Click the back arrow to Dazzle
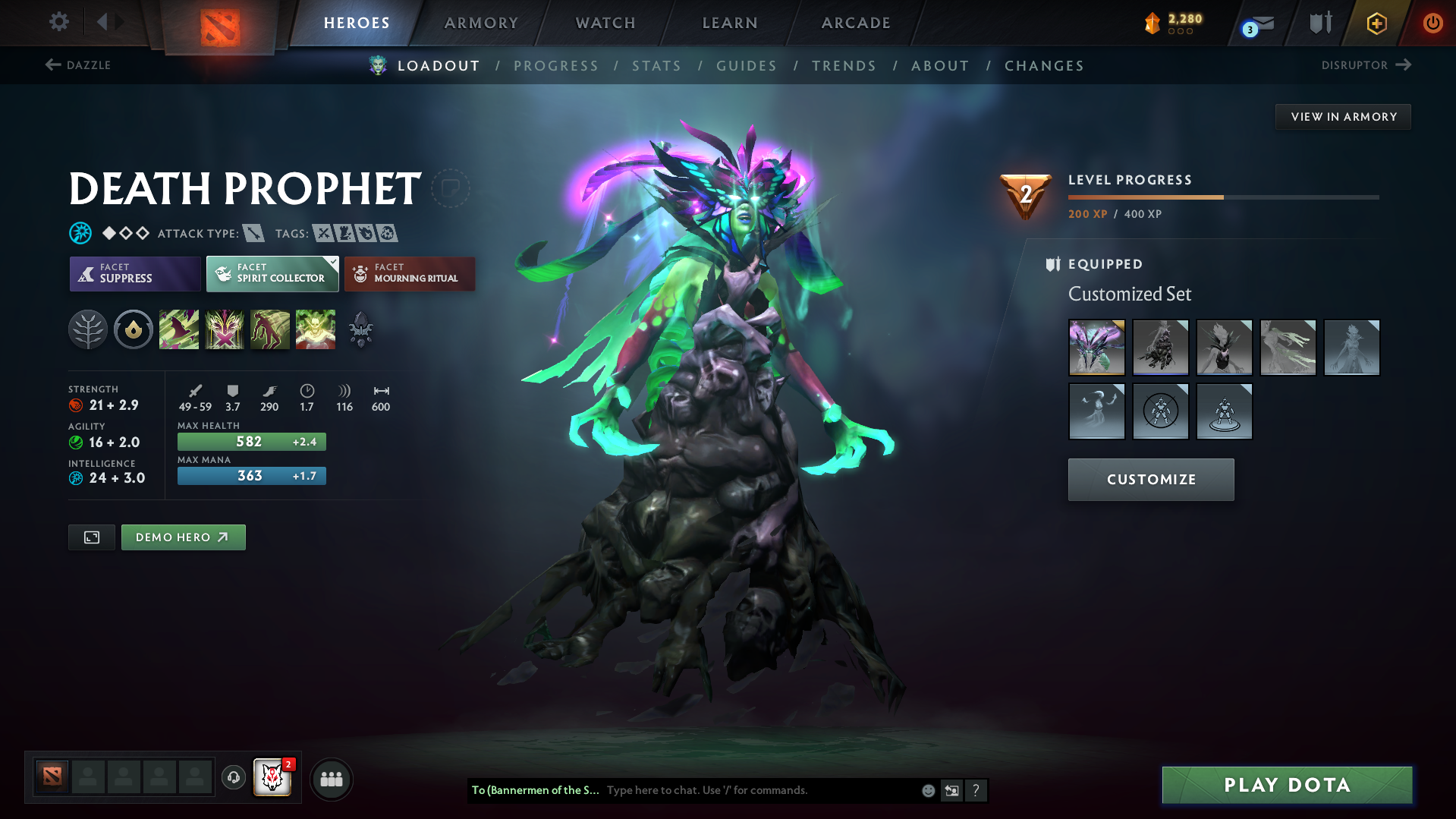This screenshot has width=1456, height=819. tap(52, 65)
